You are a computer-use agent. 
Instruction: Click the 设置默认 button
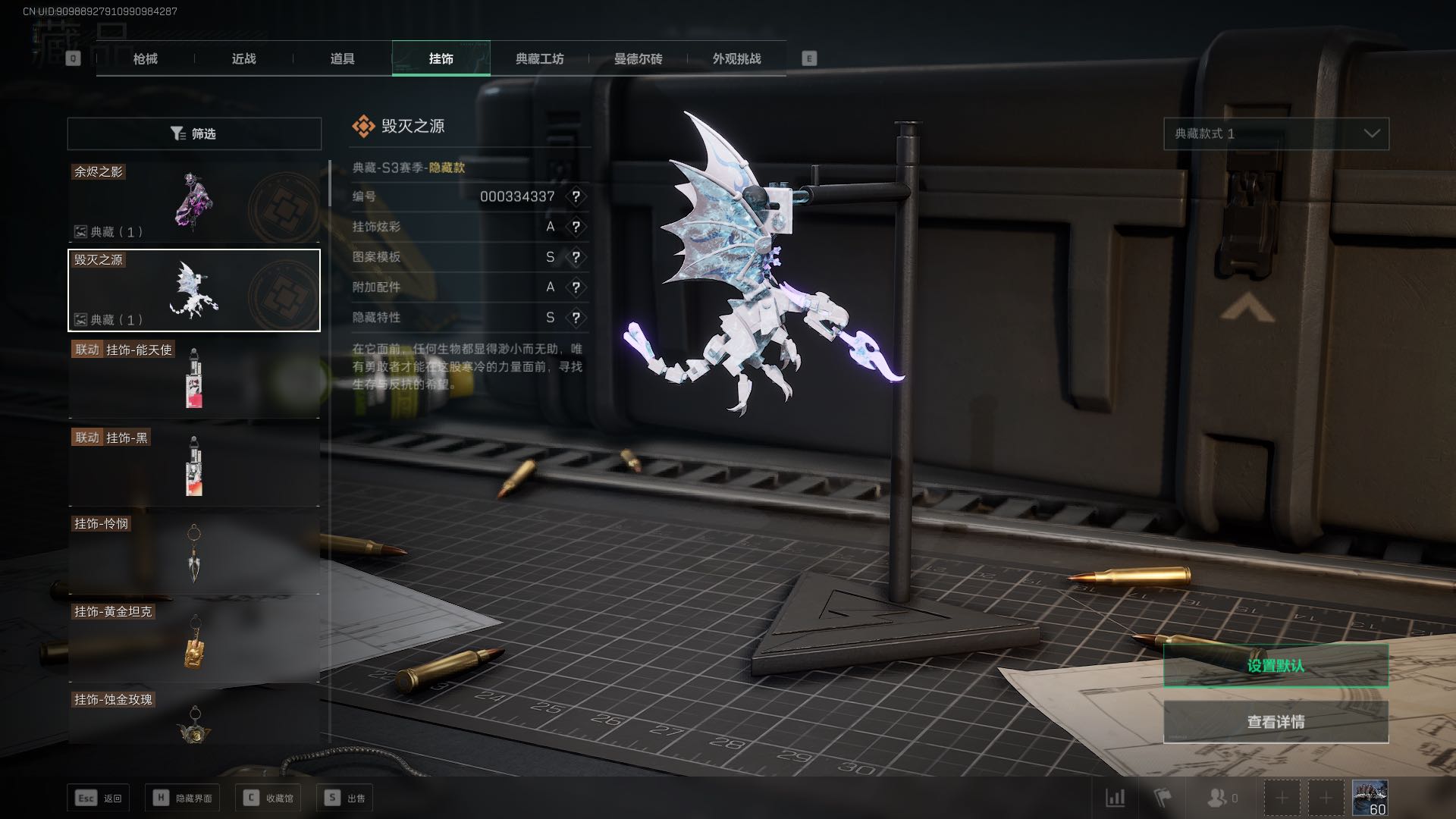tap(1276, 666)
